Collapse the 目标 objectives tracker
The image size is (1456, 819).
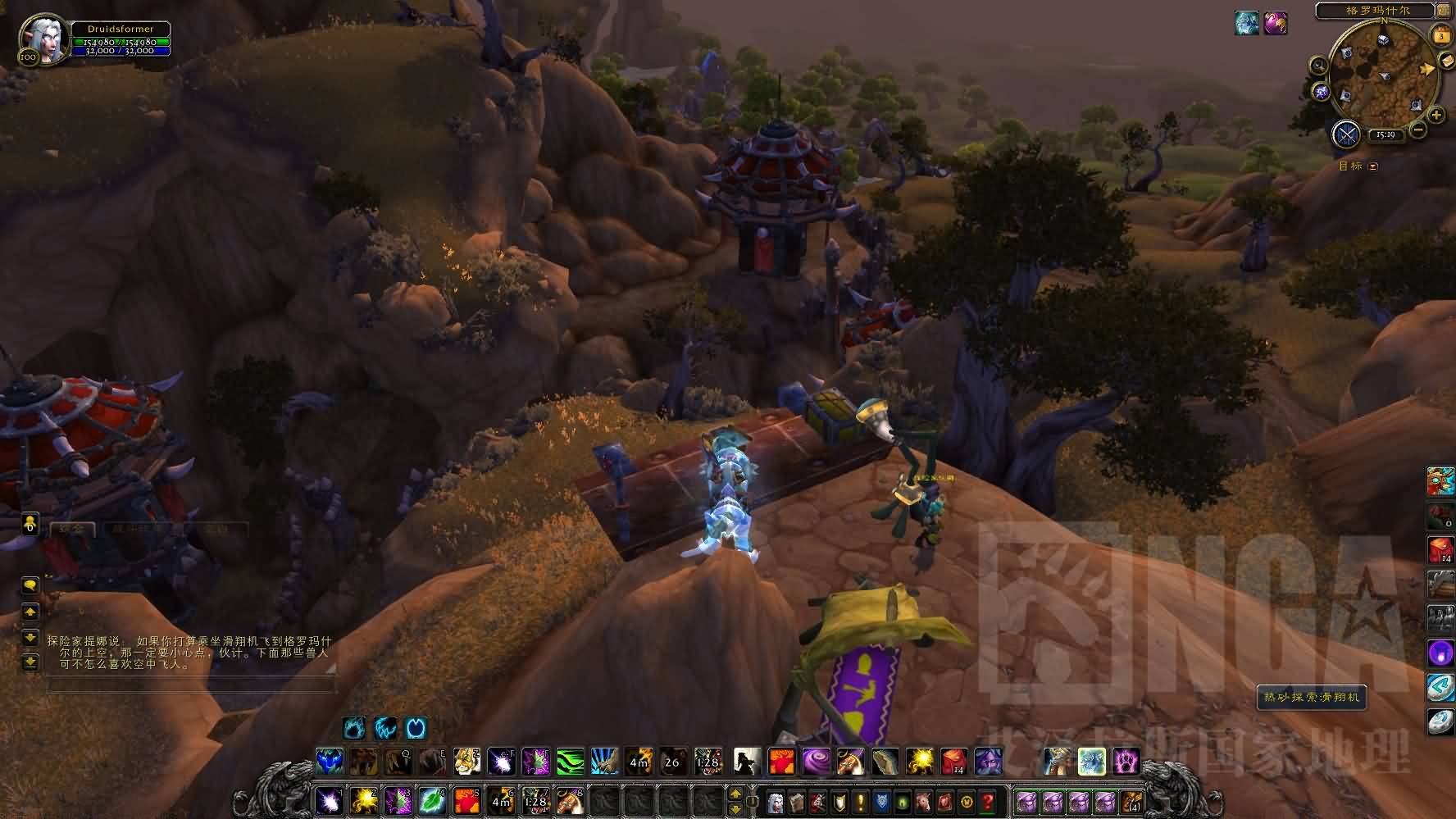pos(1373,166)
